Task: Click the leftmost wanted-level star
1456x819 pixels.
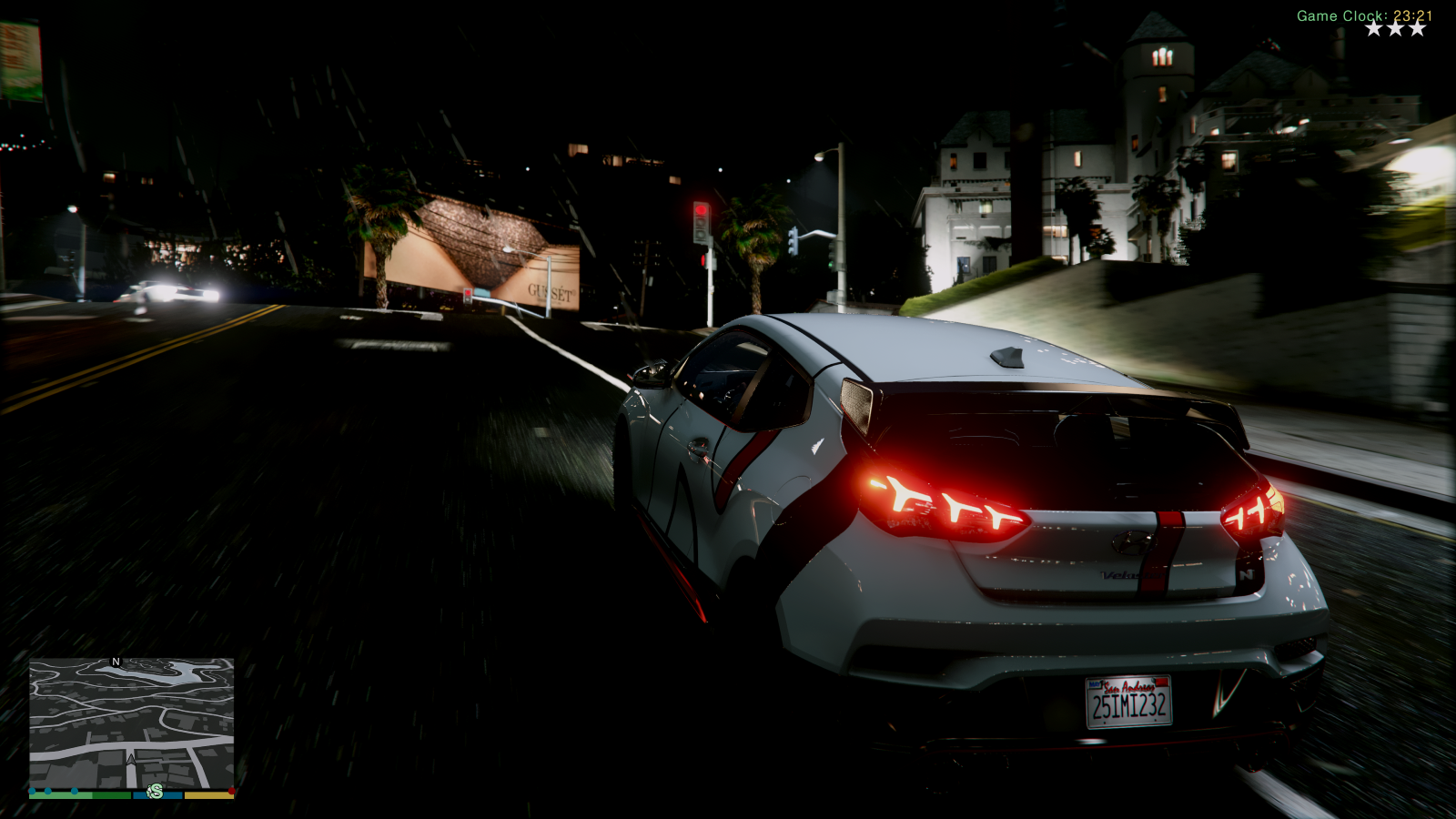Action: point(1374,27)
